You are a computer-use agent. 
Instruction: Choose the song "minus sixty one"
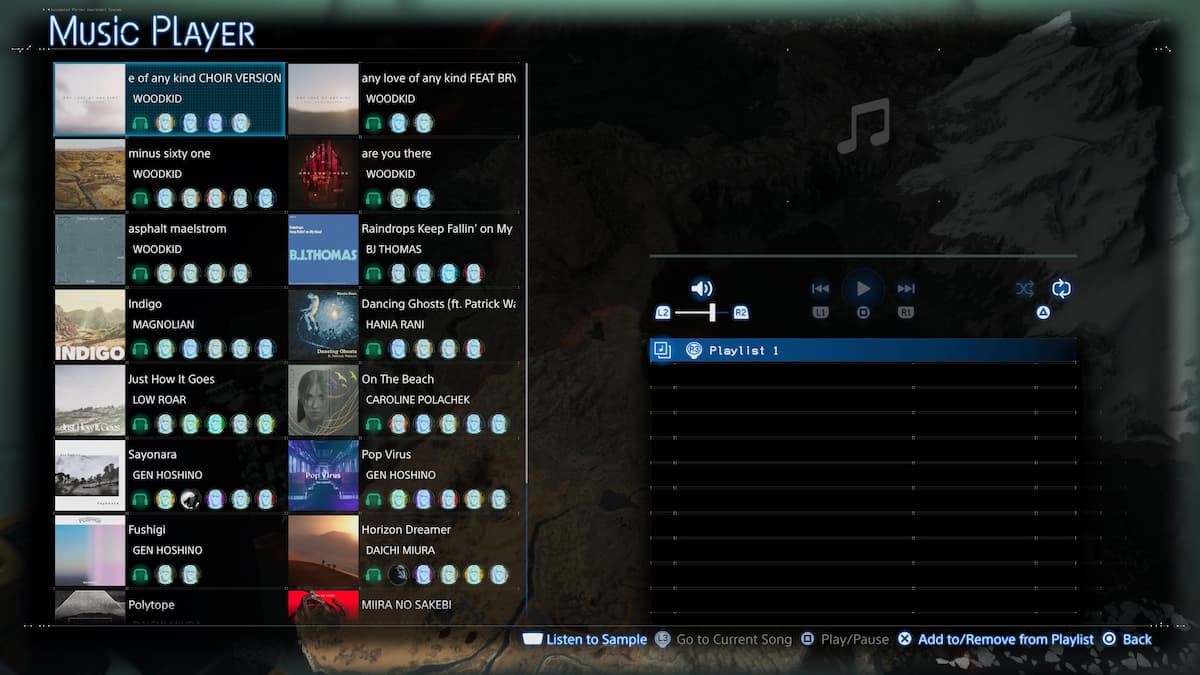(x=170, y=174)
